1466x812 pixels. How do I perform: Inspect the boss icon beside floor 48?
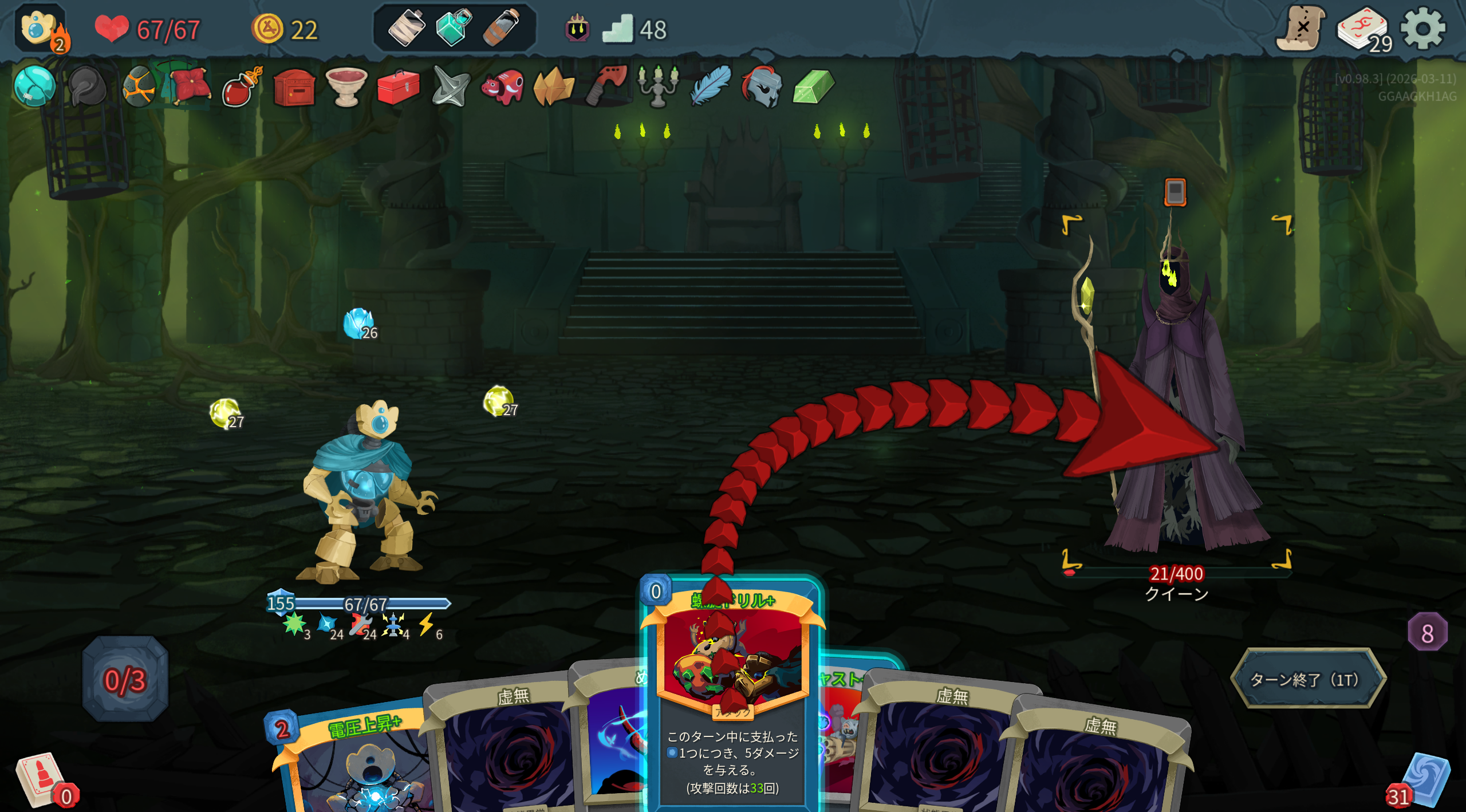click(577, 27)
